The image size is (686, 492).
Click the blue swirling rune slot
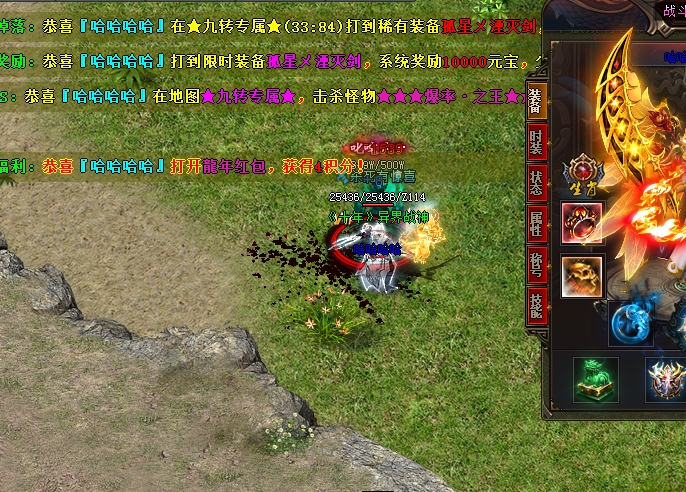point(630,323)
